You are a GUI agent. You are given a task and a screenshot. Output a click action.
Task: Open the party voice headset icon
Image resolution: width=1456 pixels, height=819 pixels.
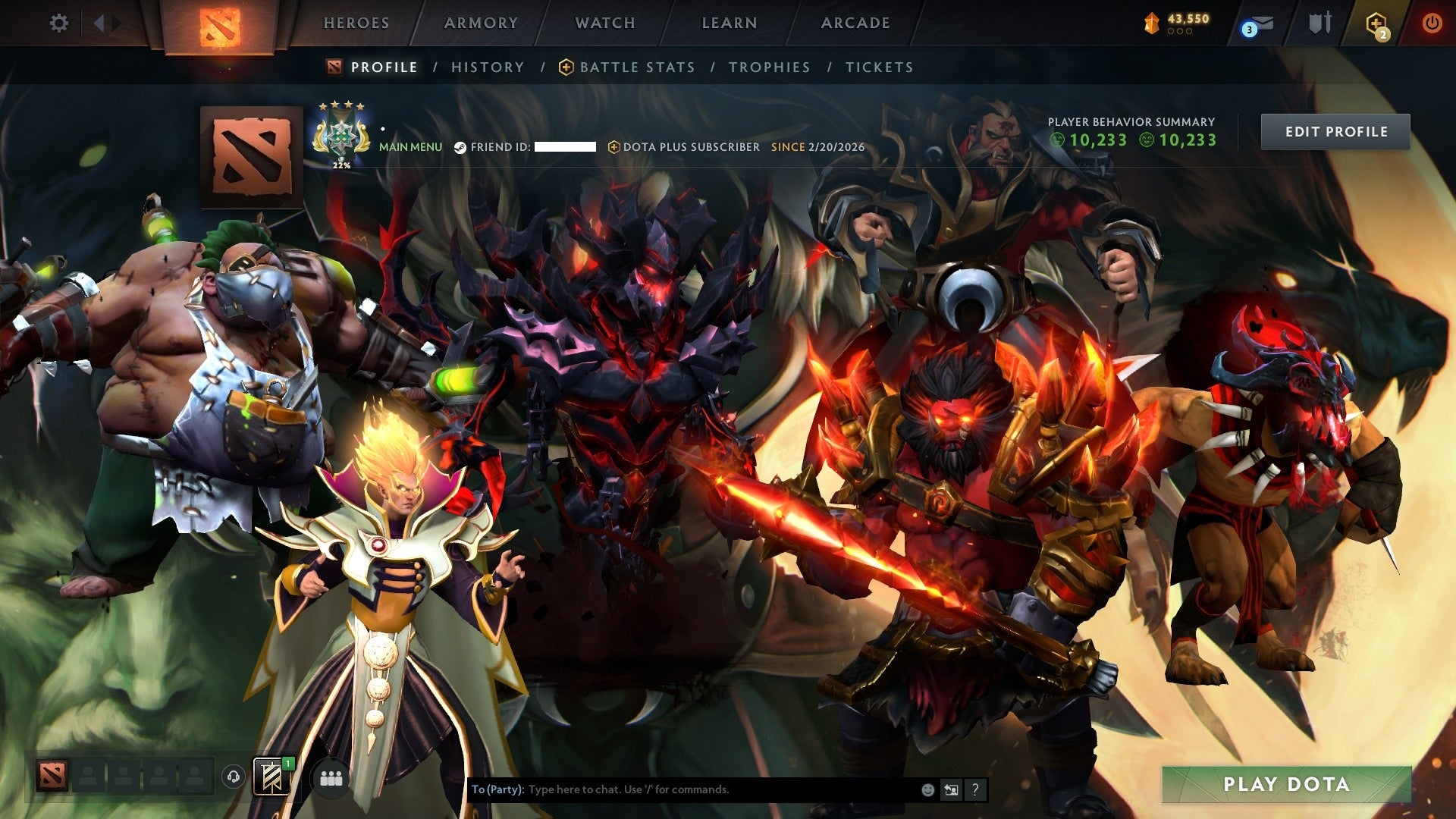point(233,776)
